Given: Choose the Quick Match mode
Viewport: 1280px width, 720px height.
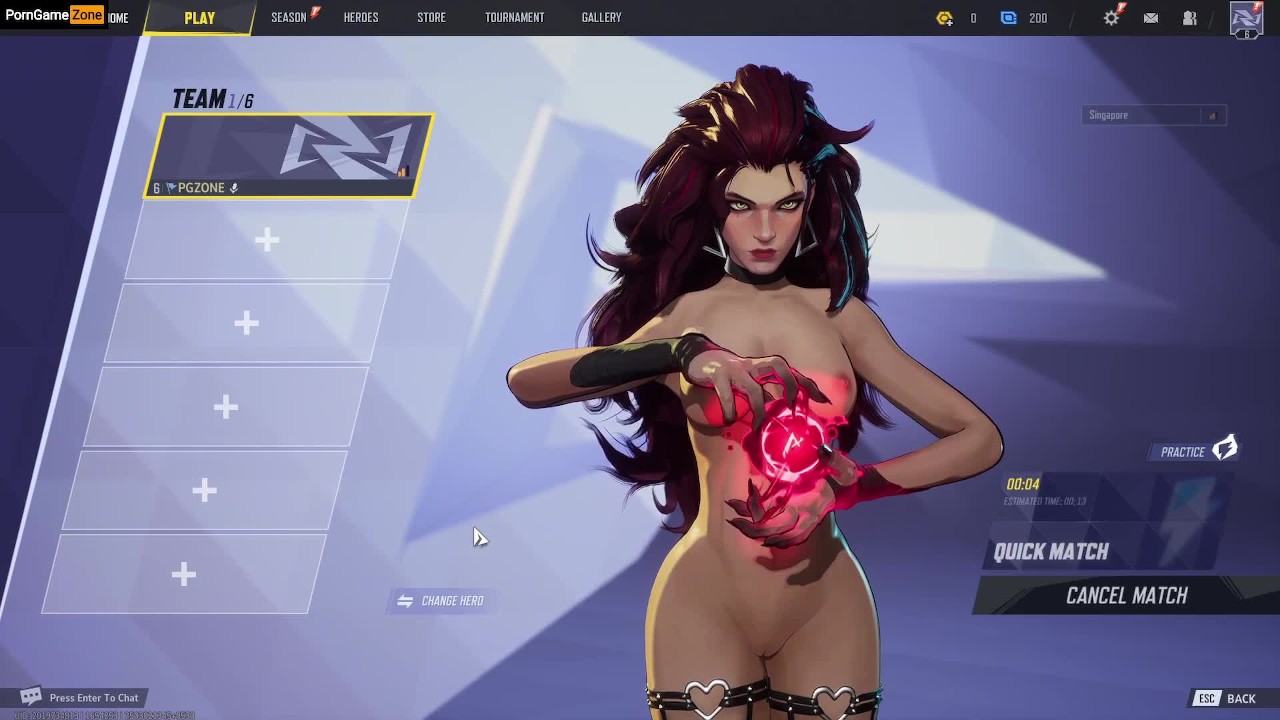Looking at the screenshot, I should [x=1051, y=552].
